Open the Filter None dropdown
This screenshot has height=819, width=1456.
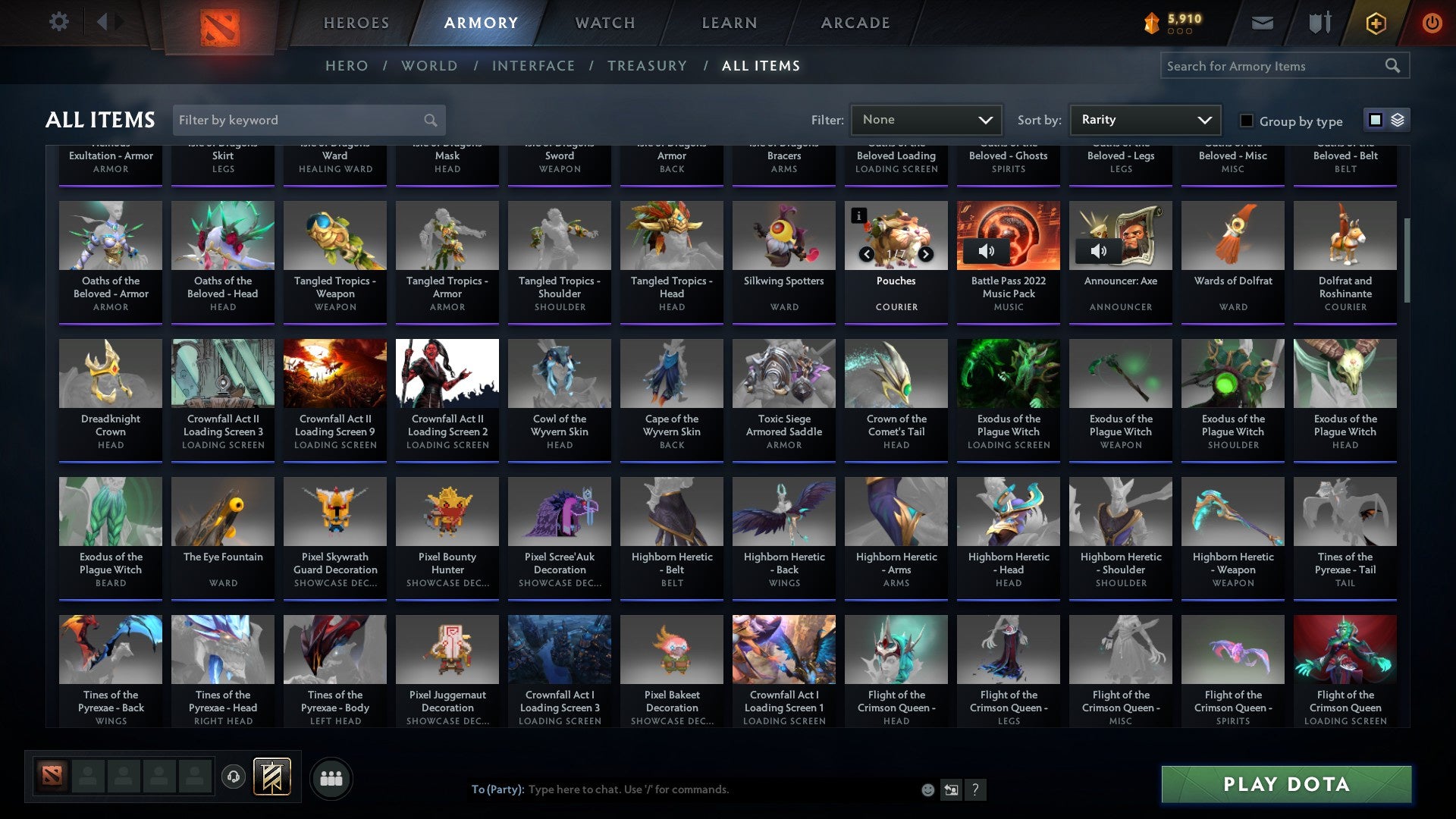tap(925, 119)
